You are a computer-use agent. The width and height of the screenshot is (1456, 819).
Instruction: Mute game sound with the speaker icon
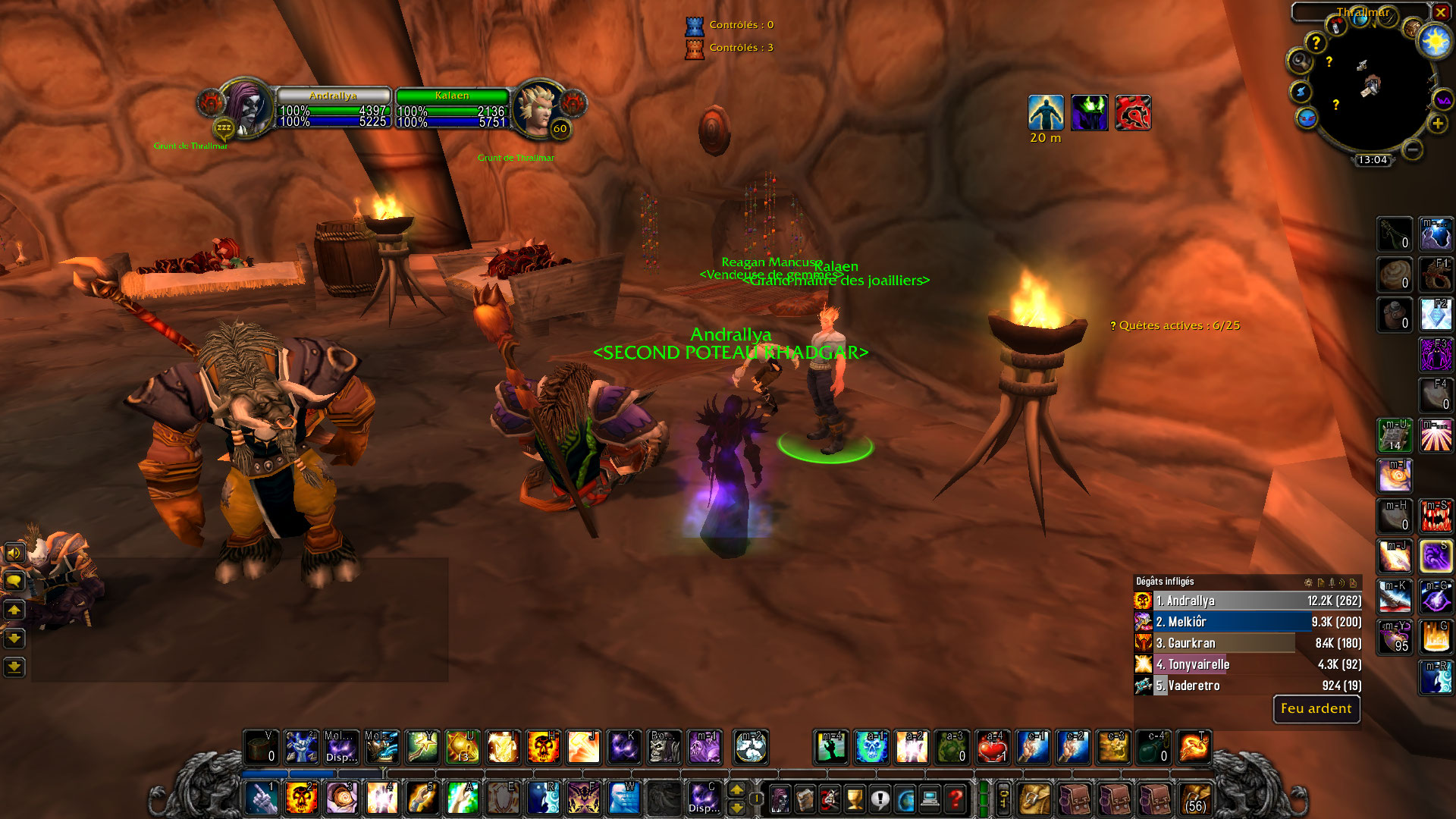coord(13,553)
